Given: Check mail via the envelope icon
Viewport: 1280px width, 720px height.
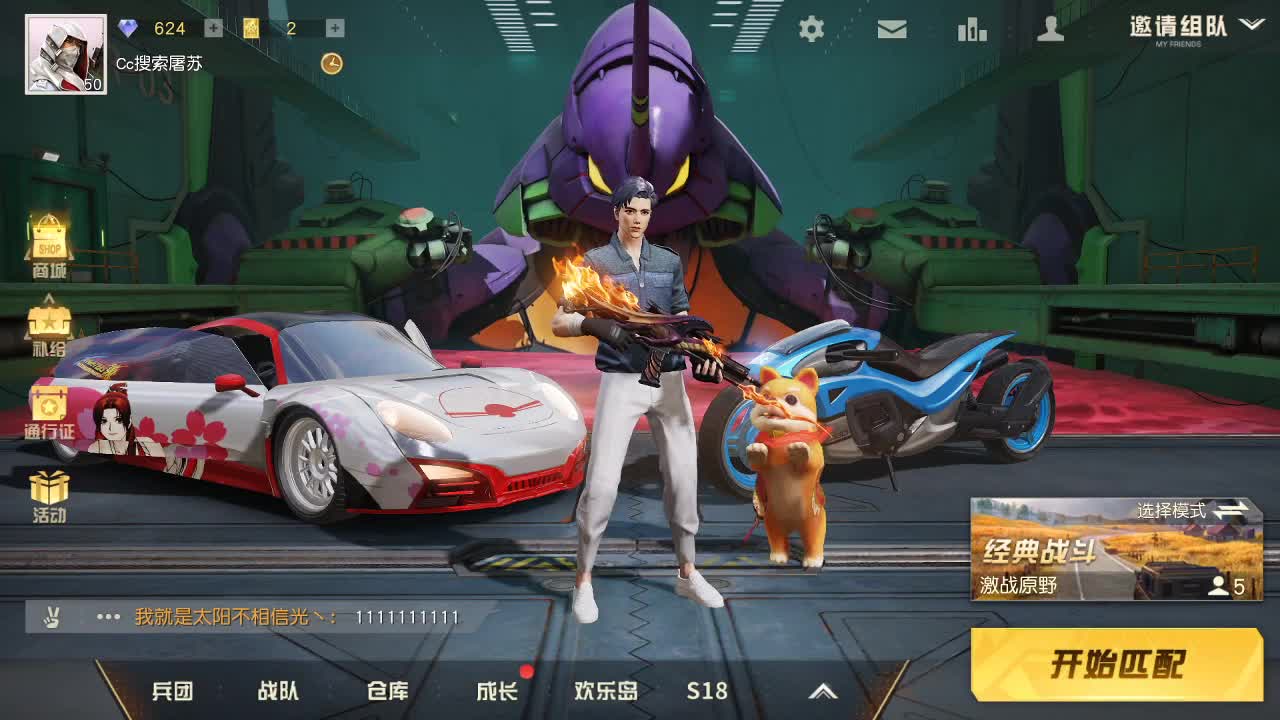Looking at the screenshot, I should [890, 30].
